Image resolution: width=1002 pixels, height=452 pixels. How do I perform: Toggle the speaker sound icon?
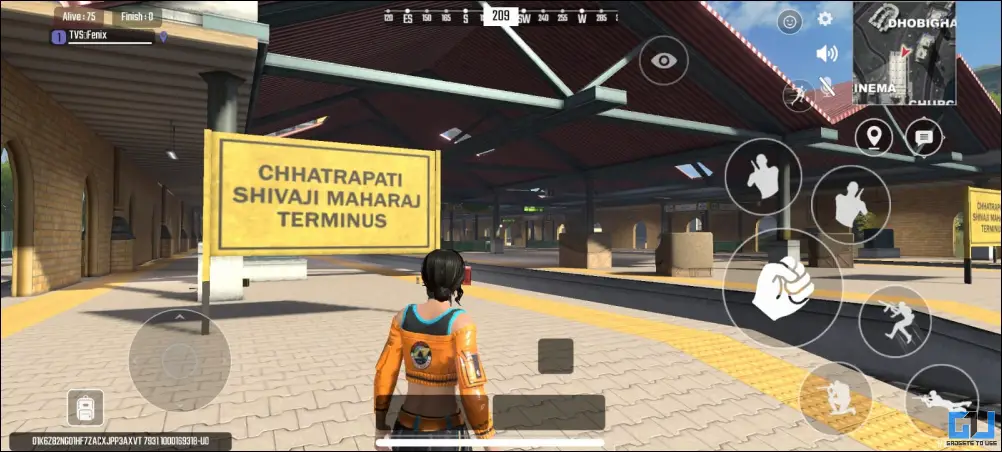(x=826, y=53)
